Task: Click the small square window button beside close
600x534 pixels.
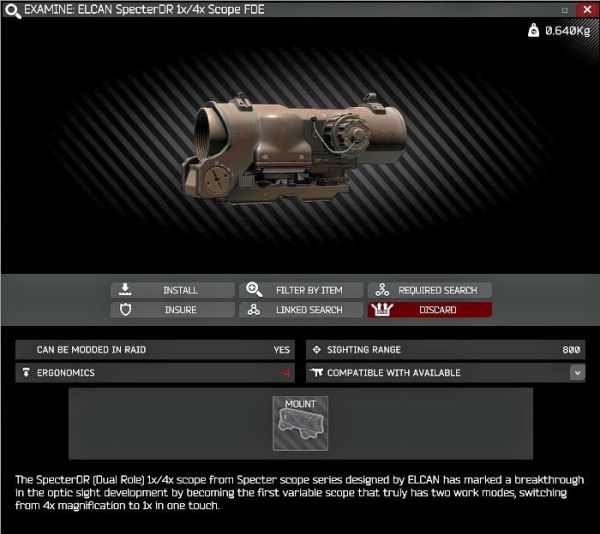Action: point(566,9)
